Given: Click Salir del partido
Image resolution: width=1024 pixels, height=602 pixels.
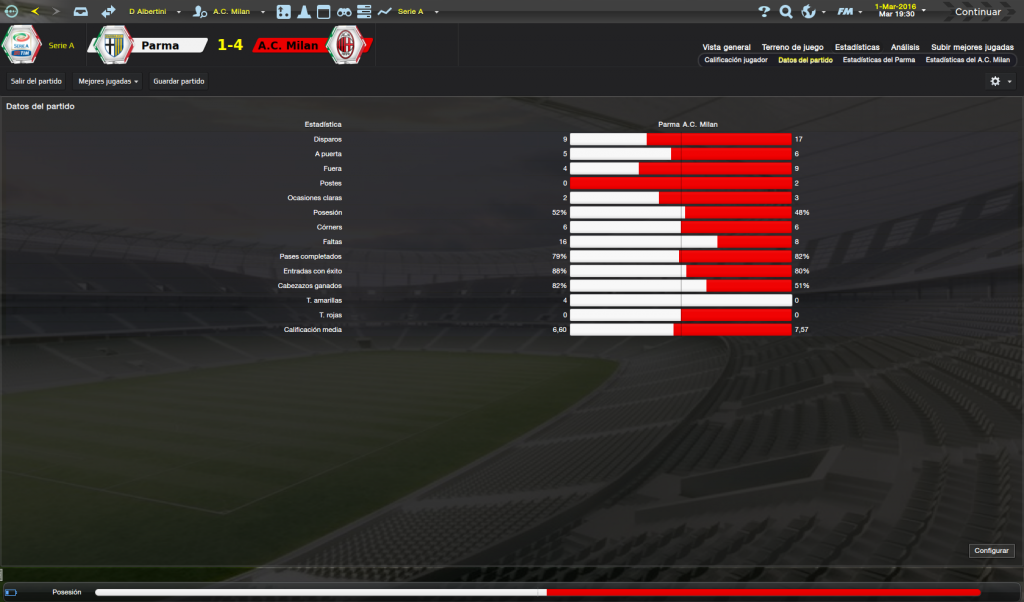Looking at the screenshot, I should point(36,80).
